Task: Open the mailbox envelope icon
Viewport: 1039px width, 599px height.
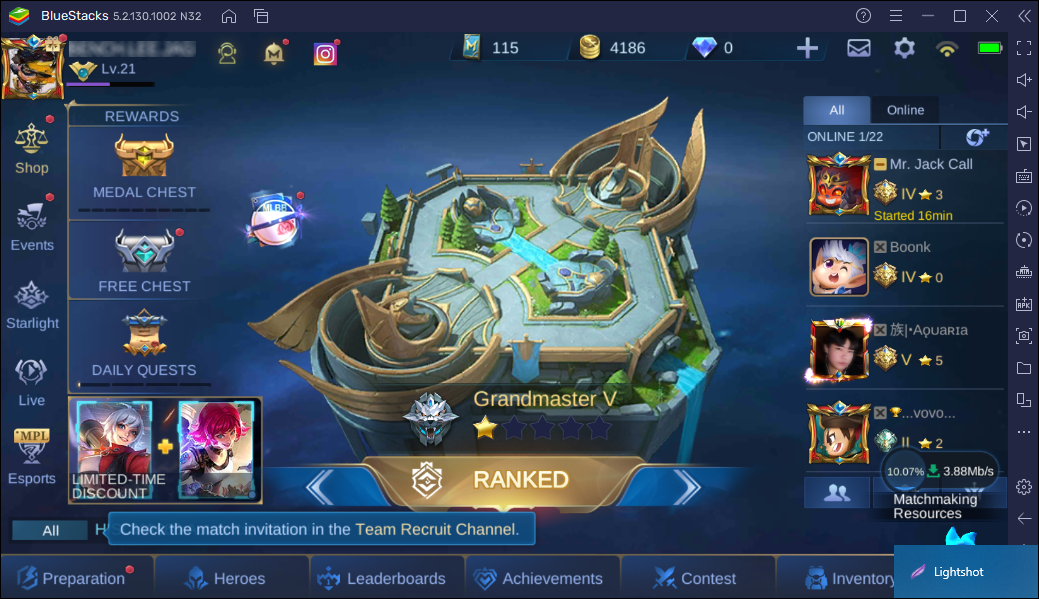Action: click(x=859, y=48)
